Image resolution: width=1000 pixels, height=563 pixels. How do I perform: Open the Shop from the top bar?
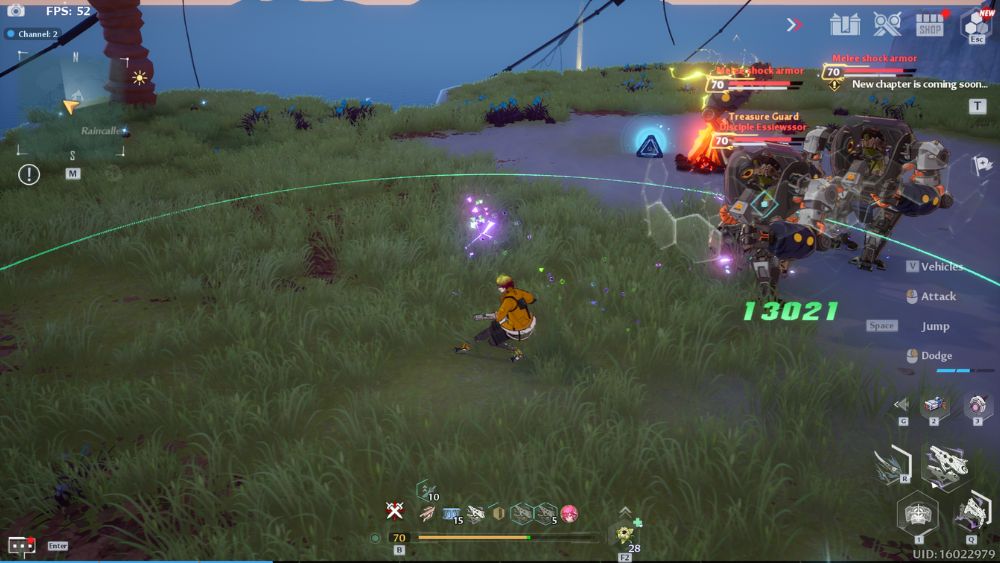(930, 23)
